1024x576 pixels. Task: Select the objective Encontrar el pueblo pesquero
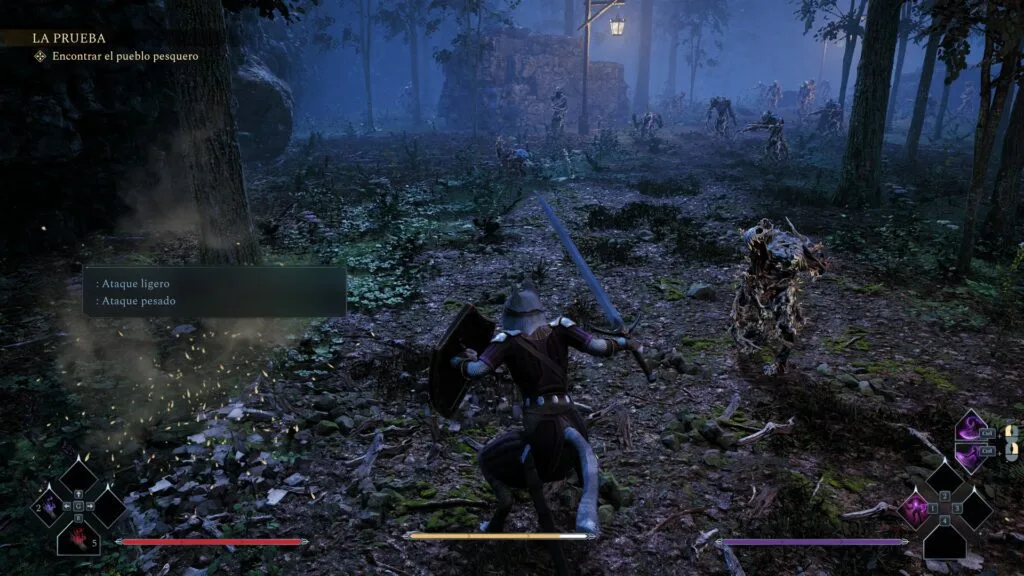click(115, 56)
